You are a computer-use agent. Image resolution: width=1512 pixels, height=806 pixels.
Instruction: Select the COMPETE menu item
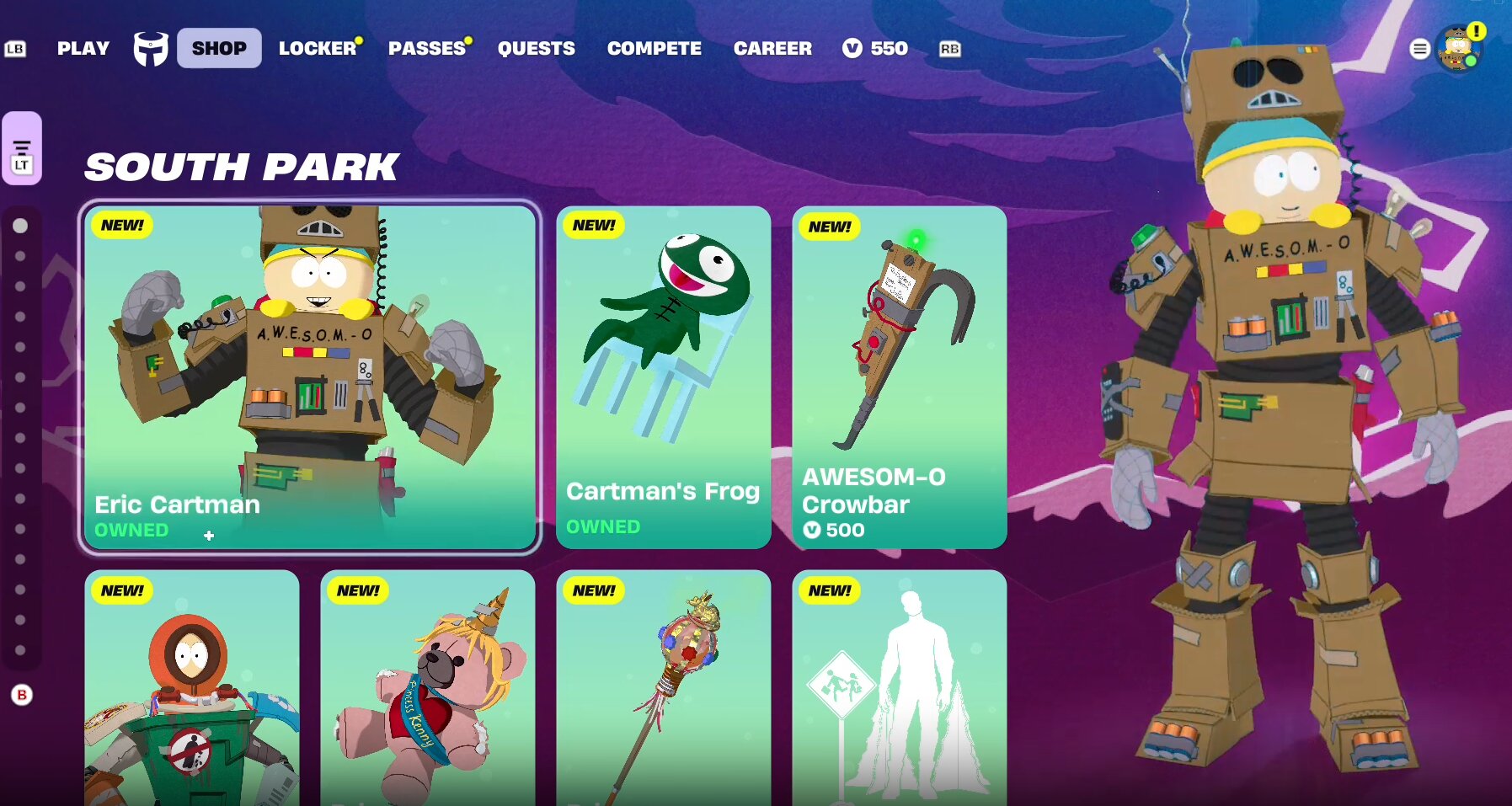coord(654,48)
